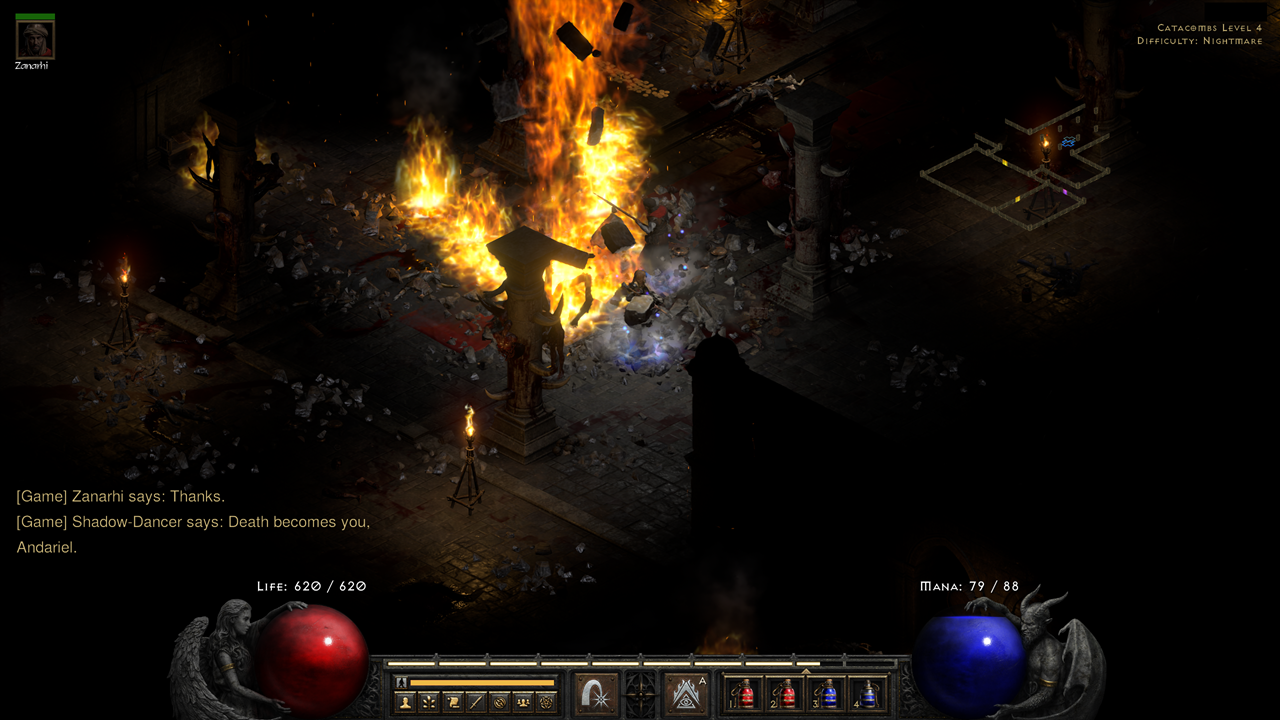Viewport: 1280px width, 720px height.
Task: Select the right-hand skill marked with A
Action: (x=686, y=694)
